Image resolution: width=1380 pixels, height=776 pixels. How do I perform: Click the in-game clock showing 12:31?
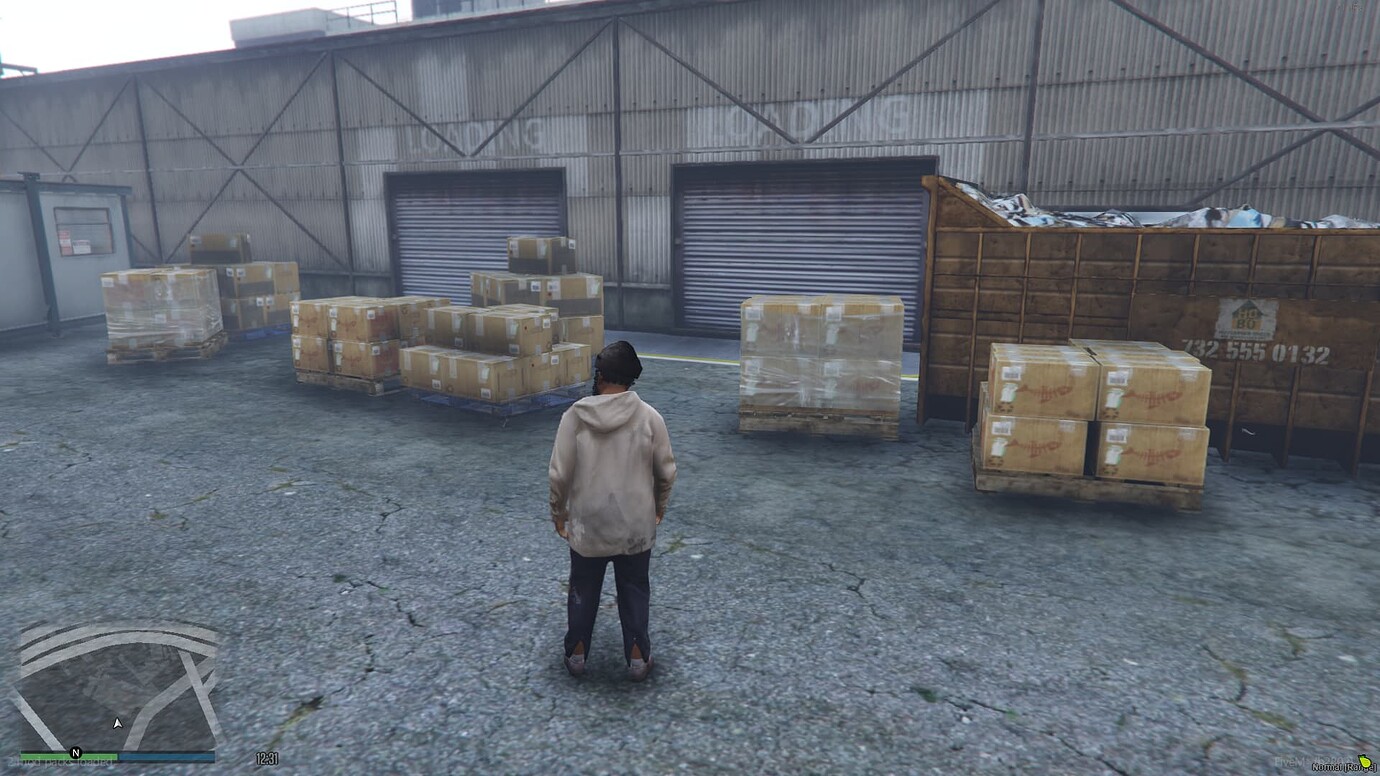[x=266, y=758]
